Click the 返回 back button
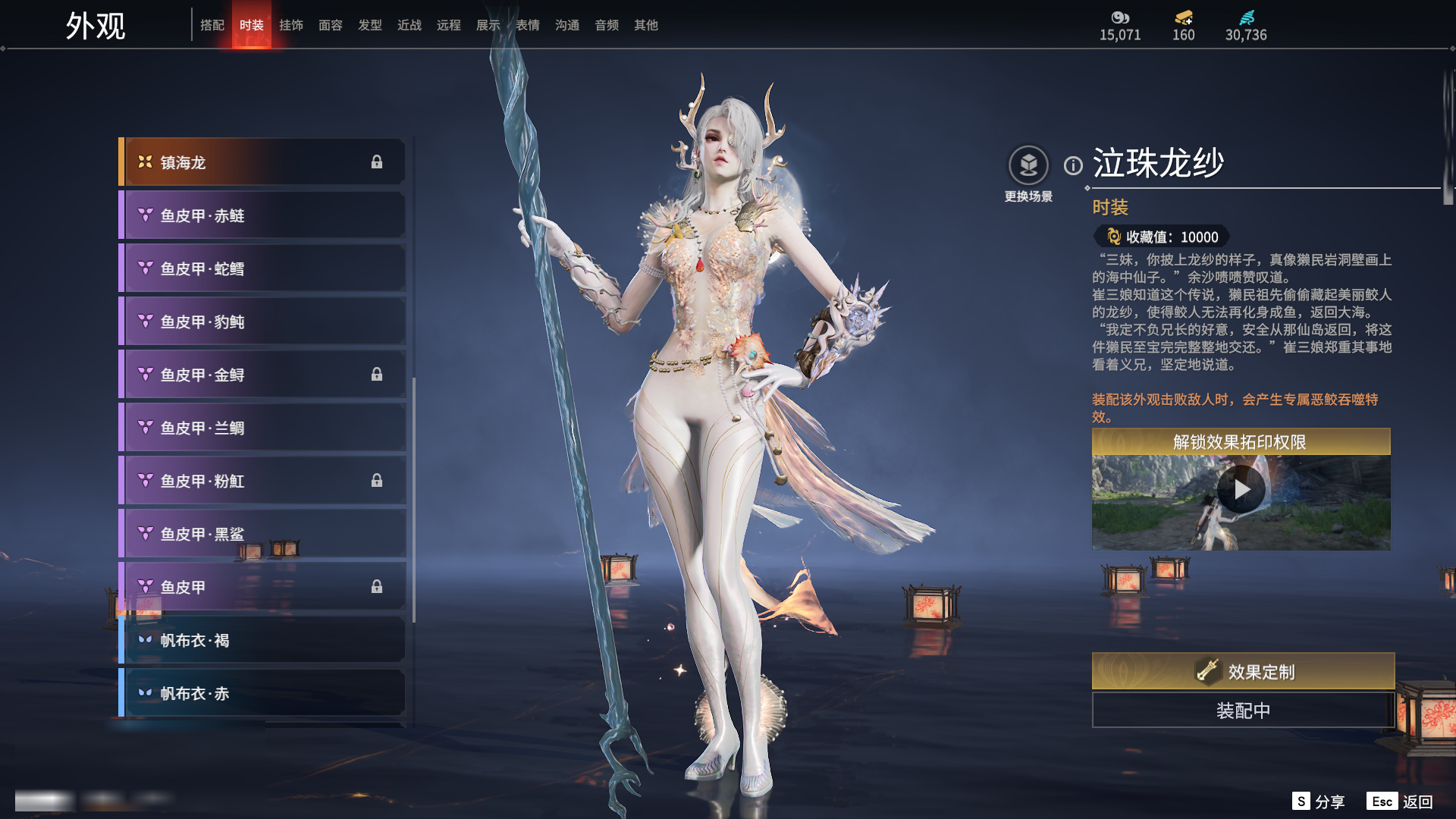This screenshot has width=1456, height=819. click(1401, 802)
